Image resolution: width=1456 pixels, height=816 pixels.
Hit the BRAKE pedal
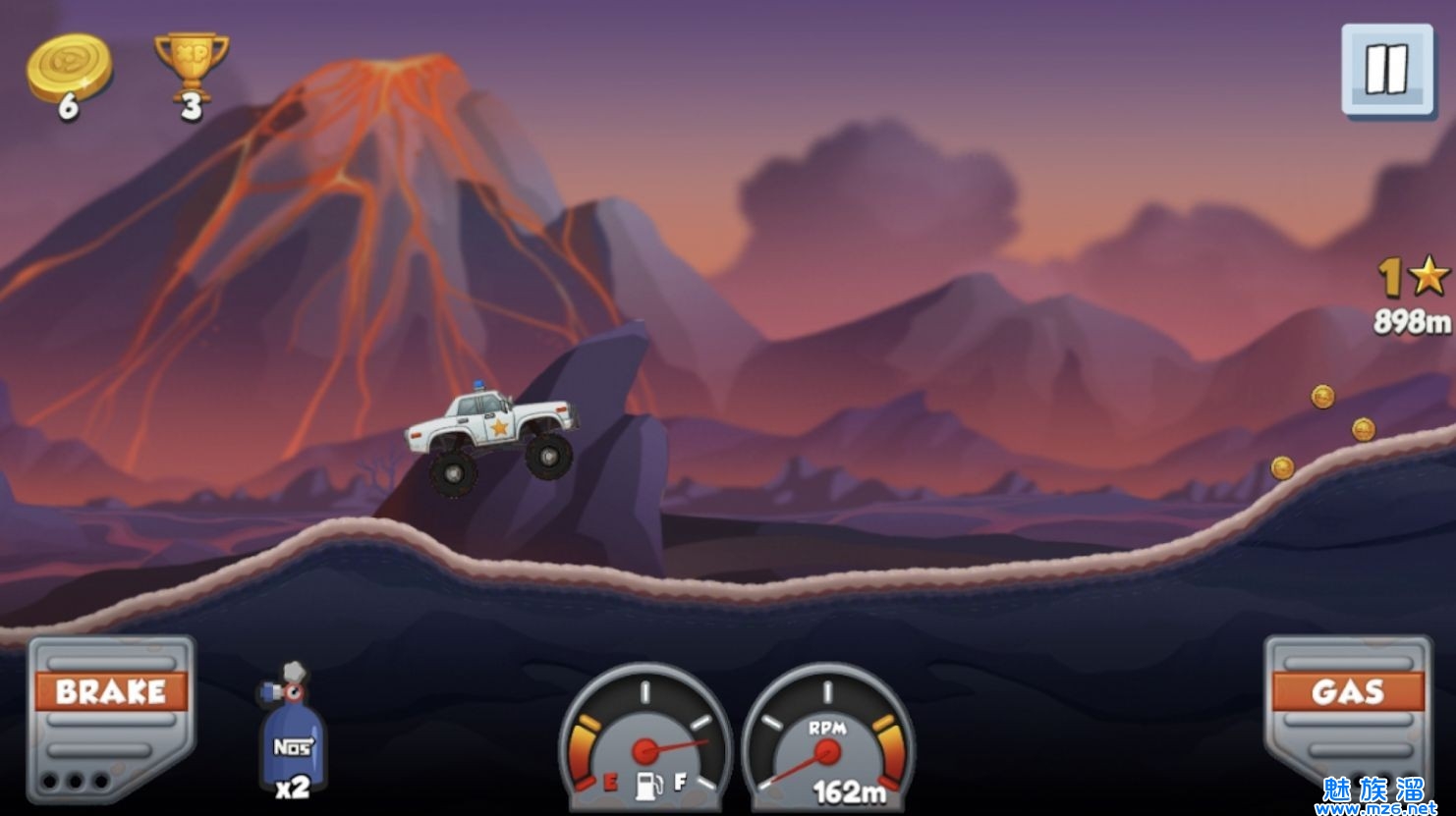110,717
